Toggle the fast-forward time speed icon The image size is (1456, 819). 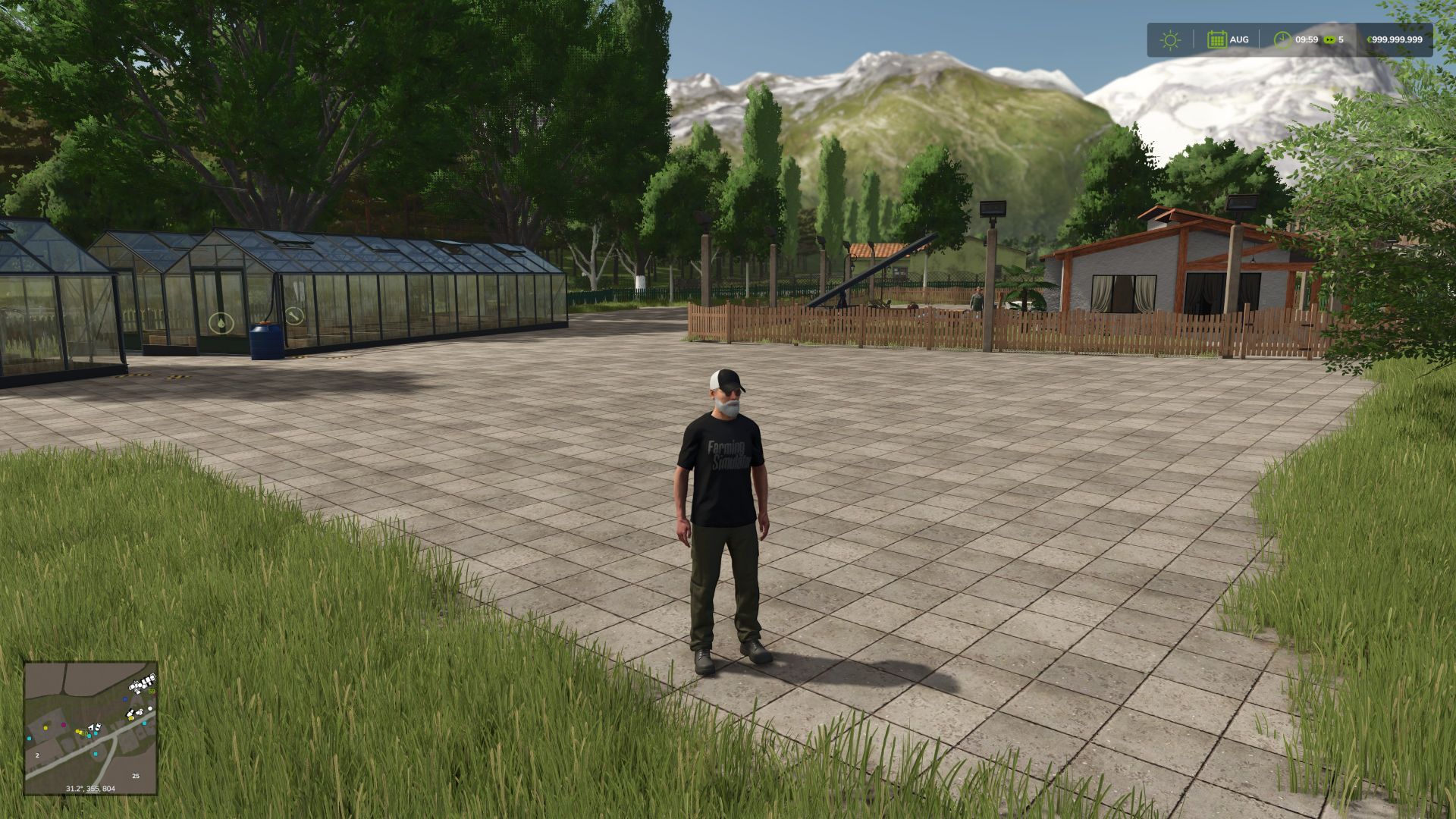coord(1329,39)
